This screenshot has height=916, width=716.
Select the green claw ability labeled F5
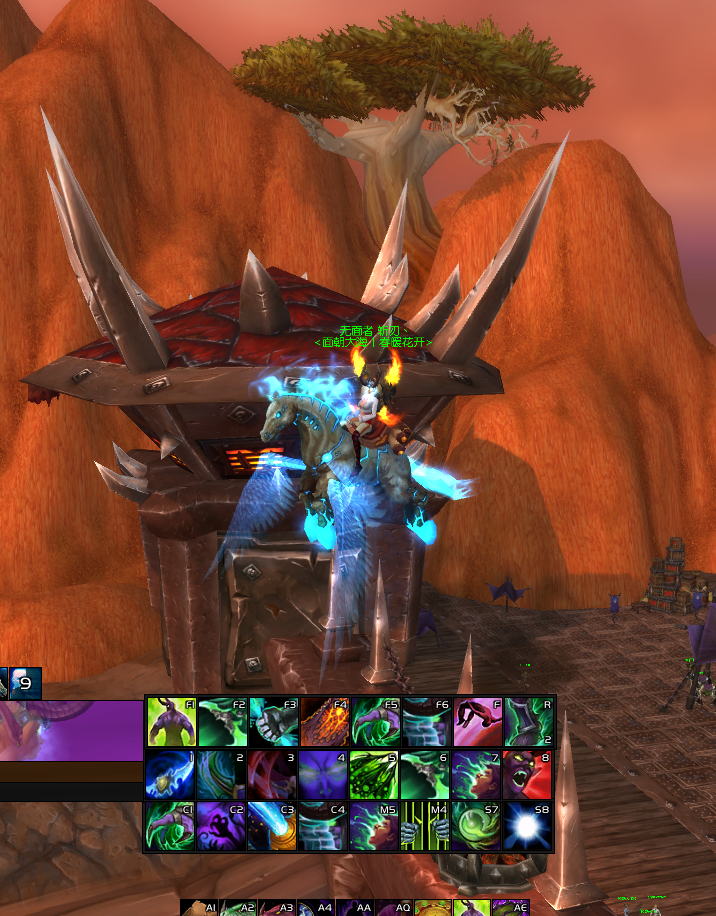pos(376,722)
